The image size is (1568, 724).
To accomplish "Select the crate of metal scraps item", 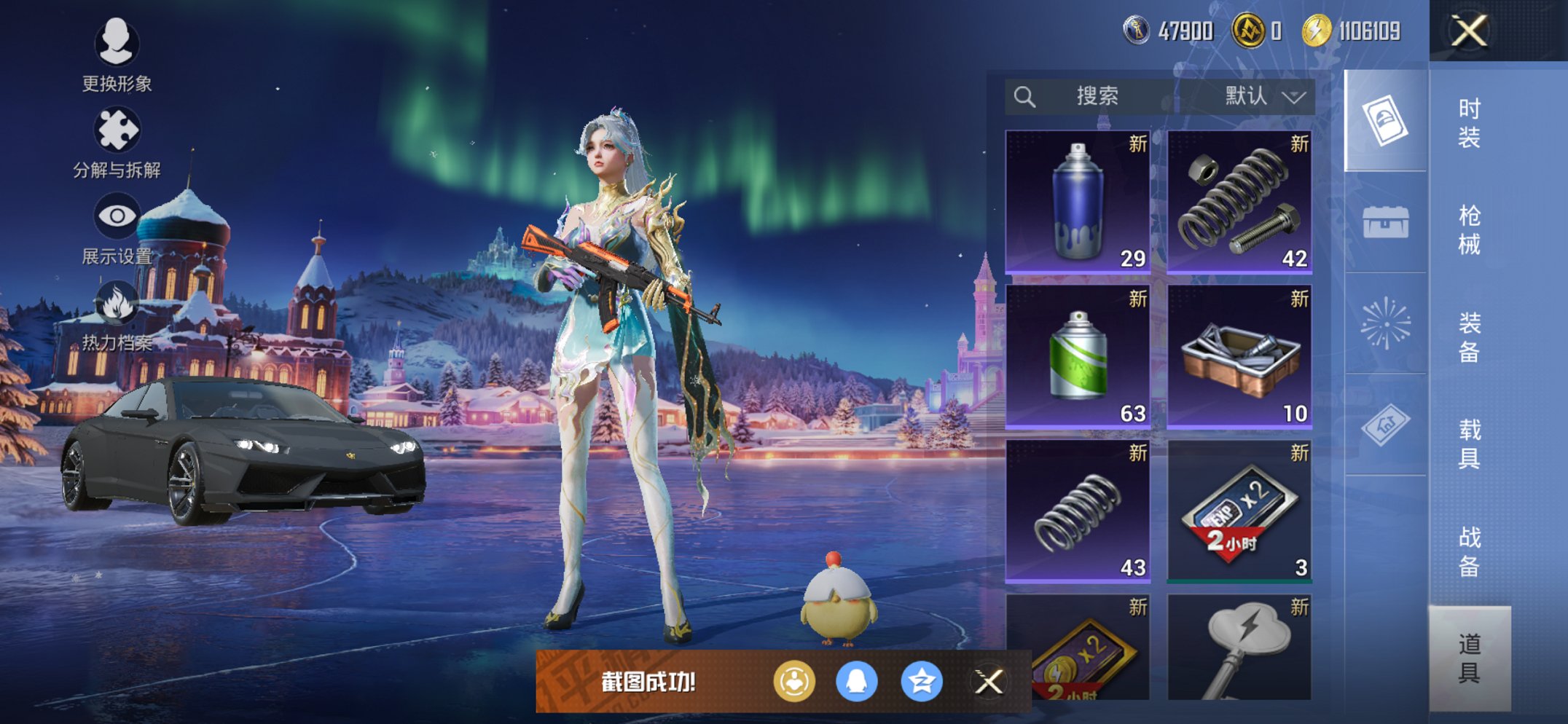I will (1239, 356).
